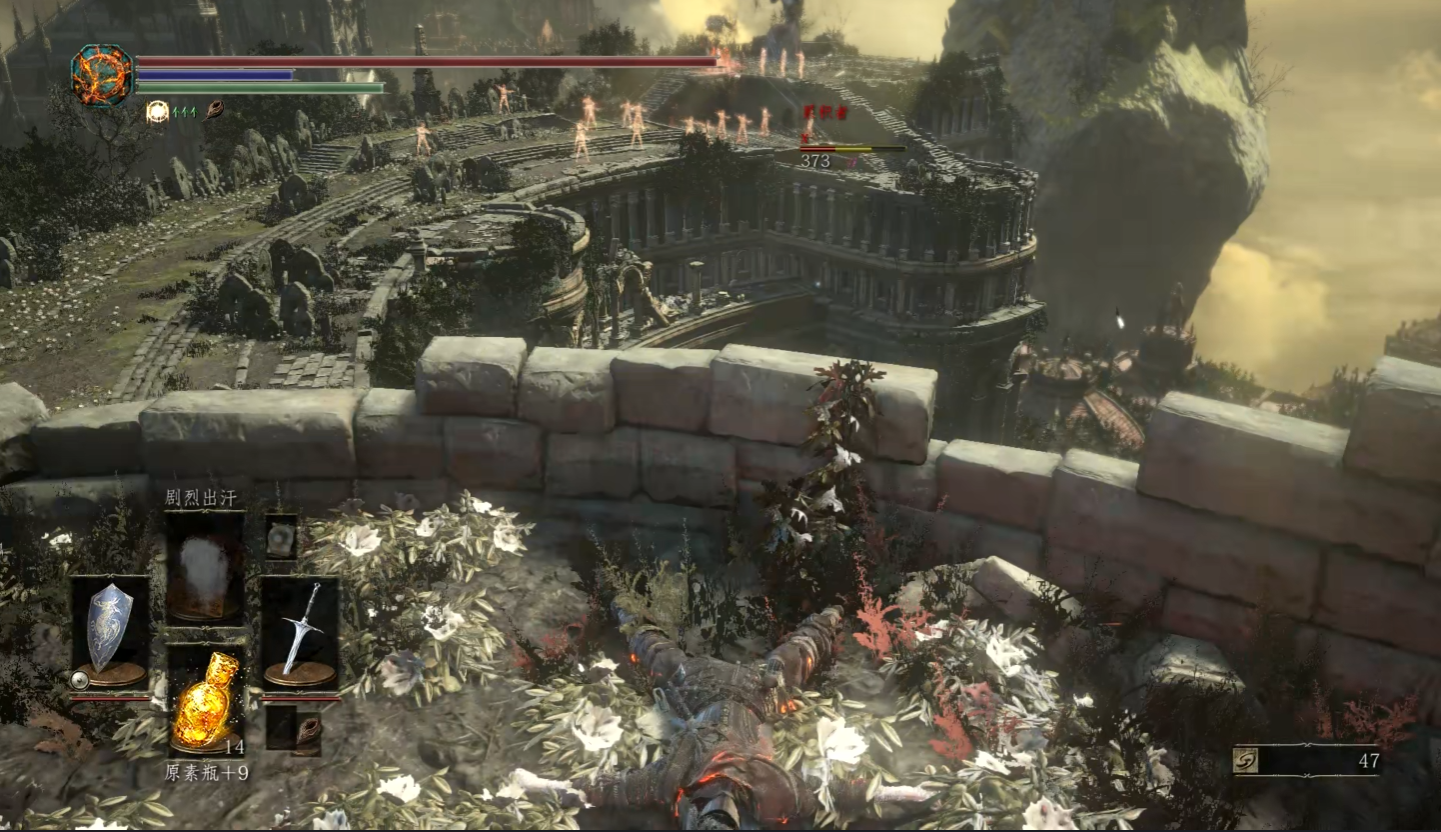The image size is (1441, 832).
Task: Select the right-hand sword slot
Action: pos(299,632)
